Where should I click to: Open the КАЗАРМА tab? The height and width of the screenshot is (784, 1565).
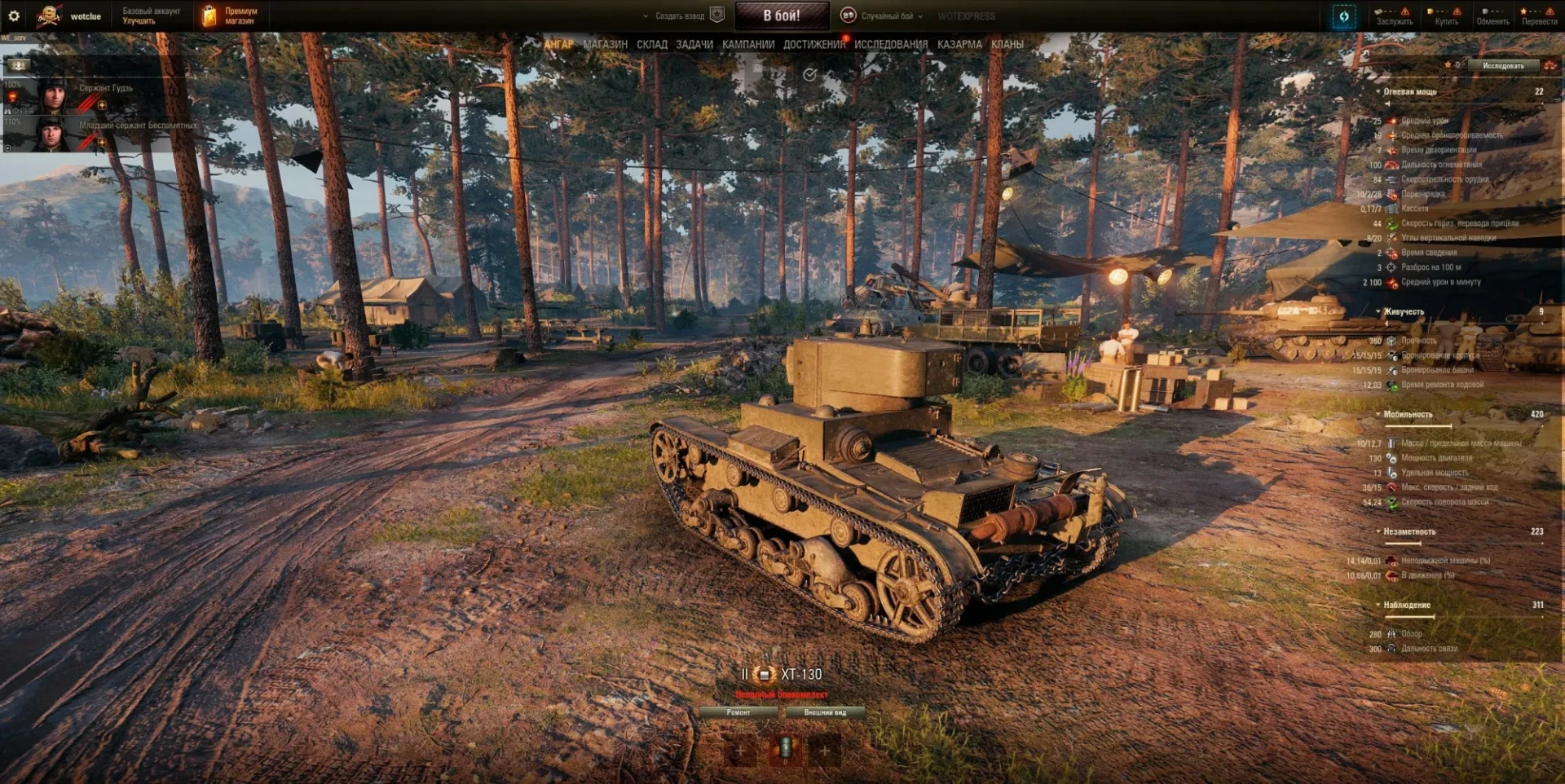tap(959, 45)
